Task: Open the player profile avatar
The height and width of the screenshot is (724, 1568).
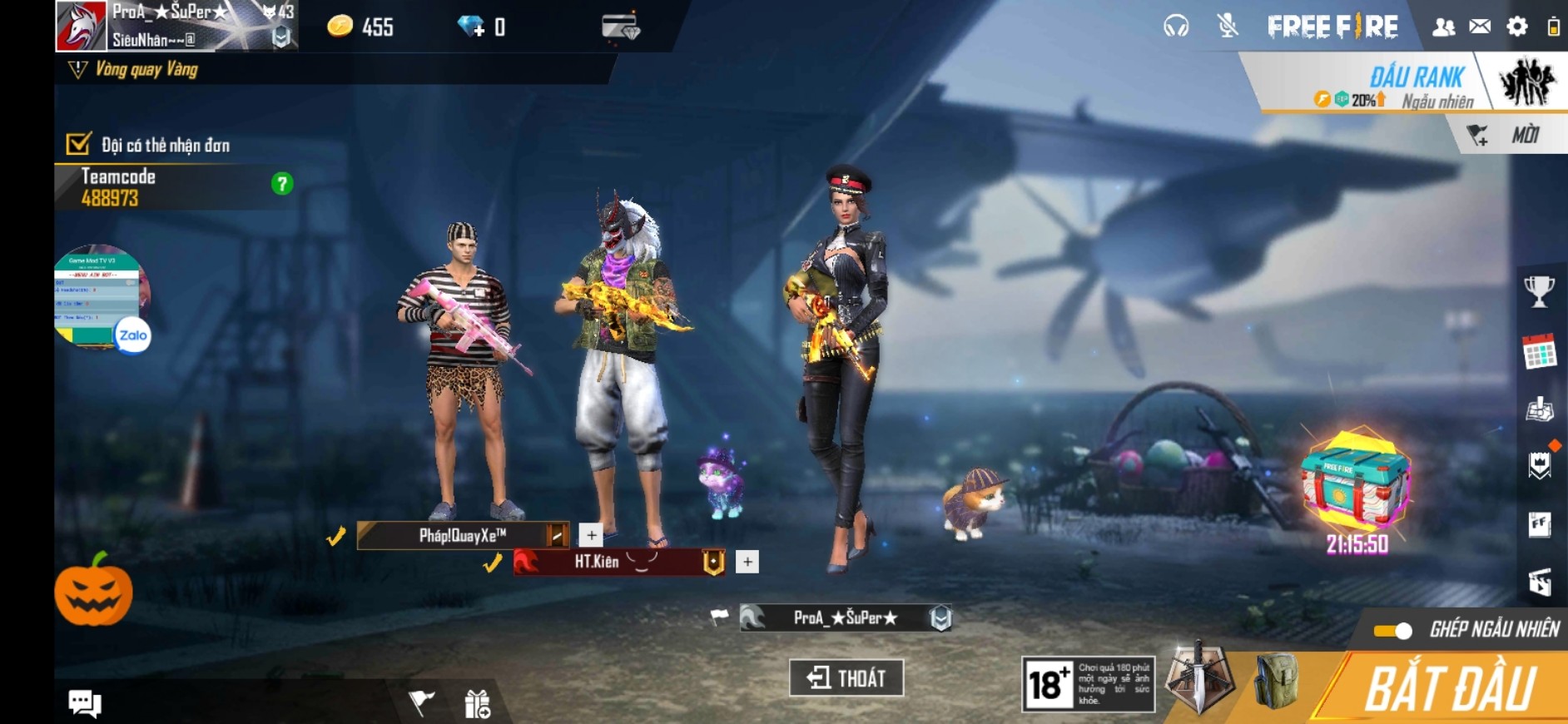Action: pos(81,26)
